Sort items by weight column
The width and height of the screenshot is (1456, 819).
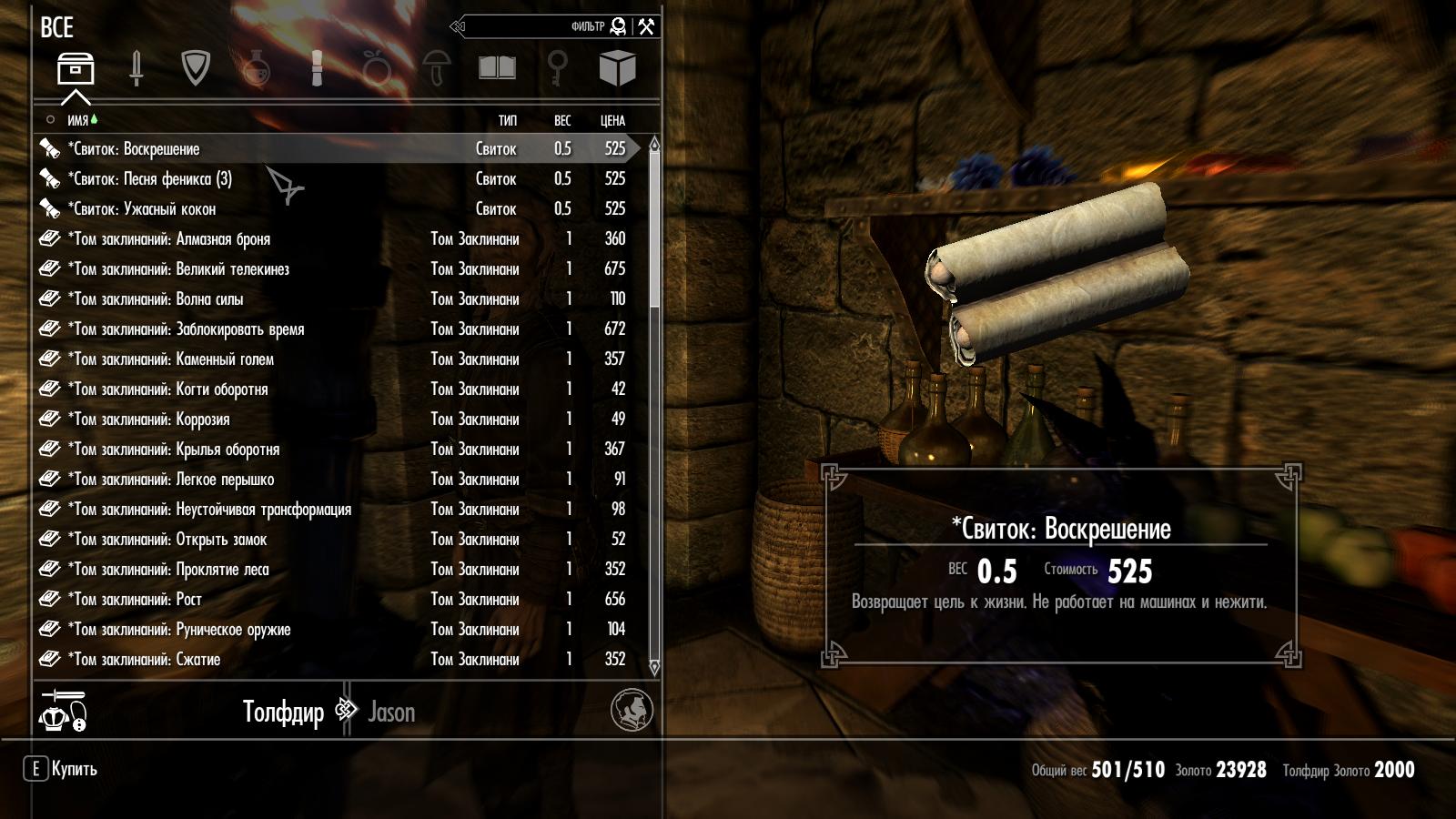click(x=562, y=120)
